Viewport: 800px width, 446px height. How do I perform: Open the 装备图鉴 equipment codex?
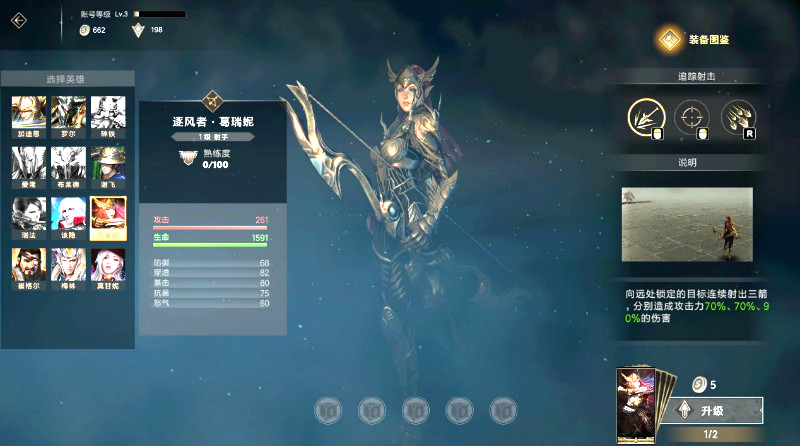point(694,40)
